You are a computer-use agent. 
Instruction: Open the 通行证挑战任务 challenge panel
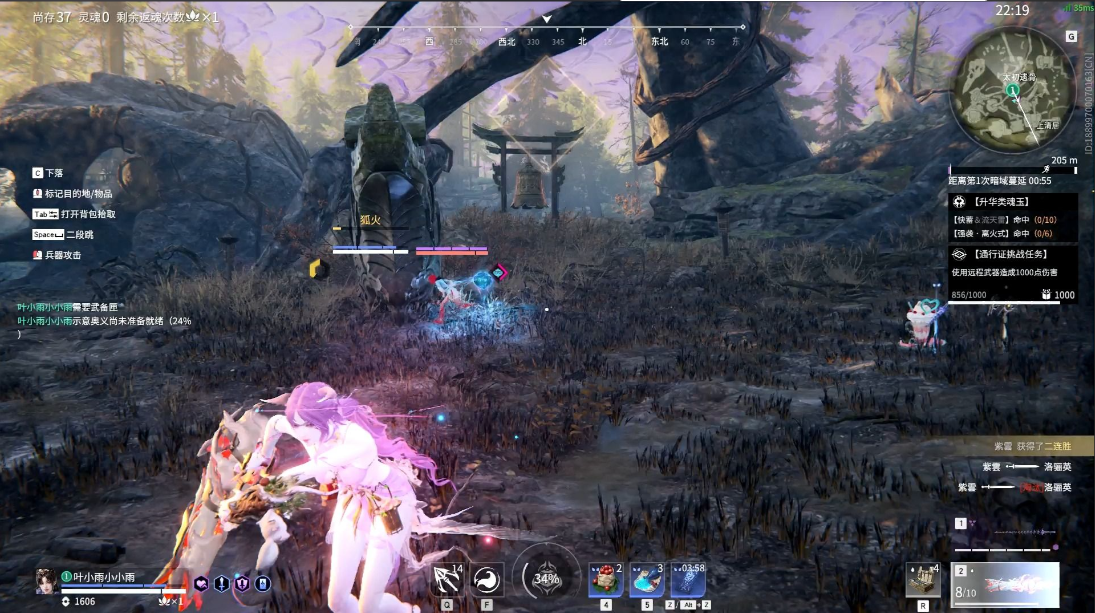1013,254
